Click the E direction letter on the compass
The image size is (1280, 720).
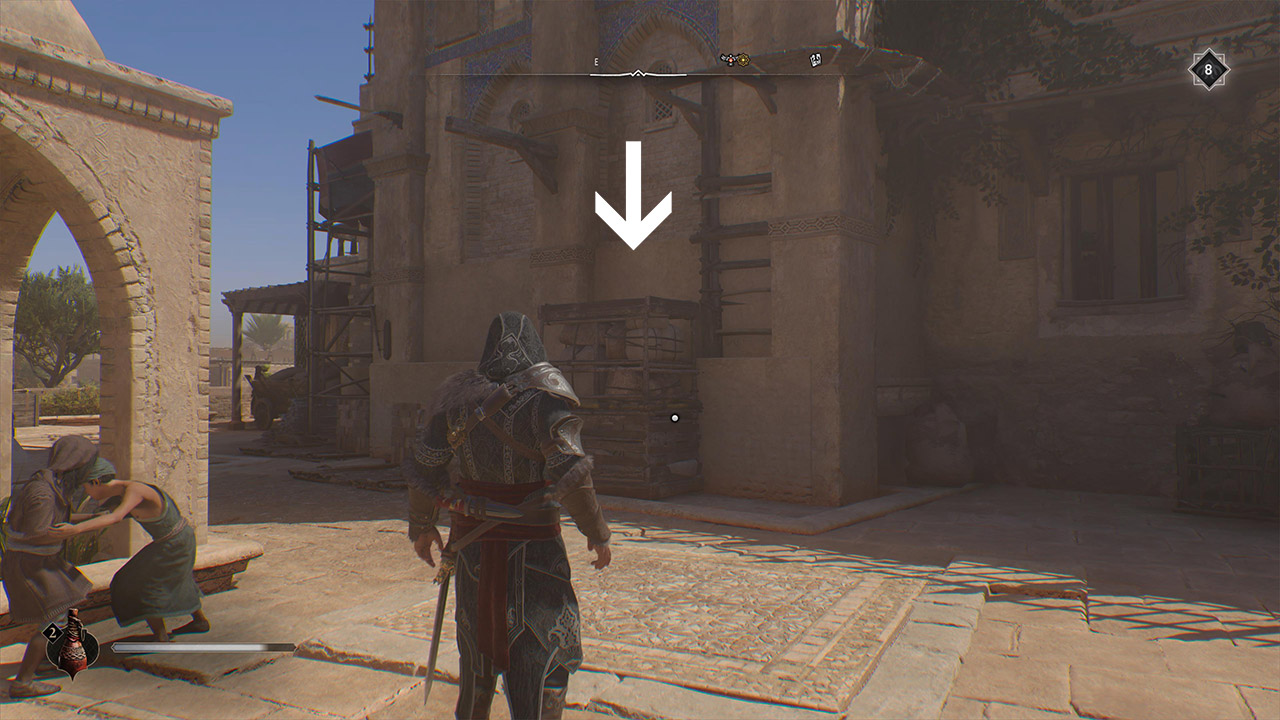click(596, 62)
